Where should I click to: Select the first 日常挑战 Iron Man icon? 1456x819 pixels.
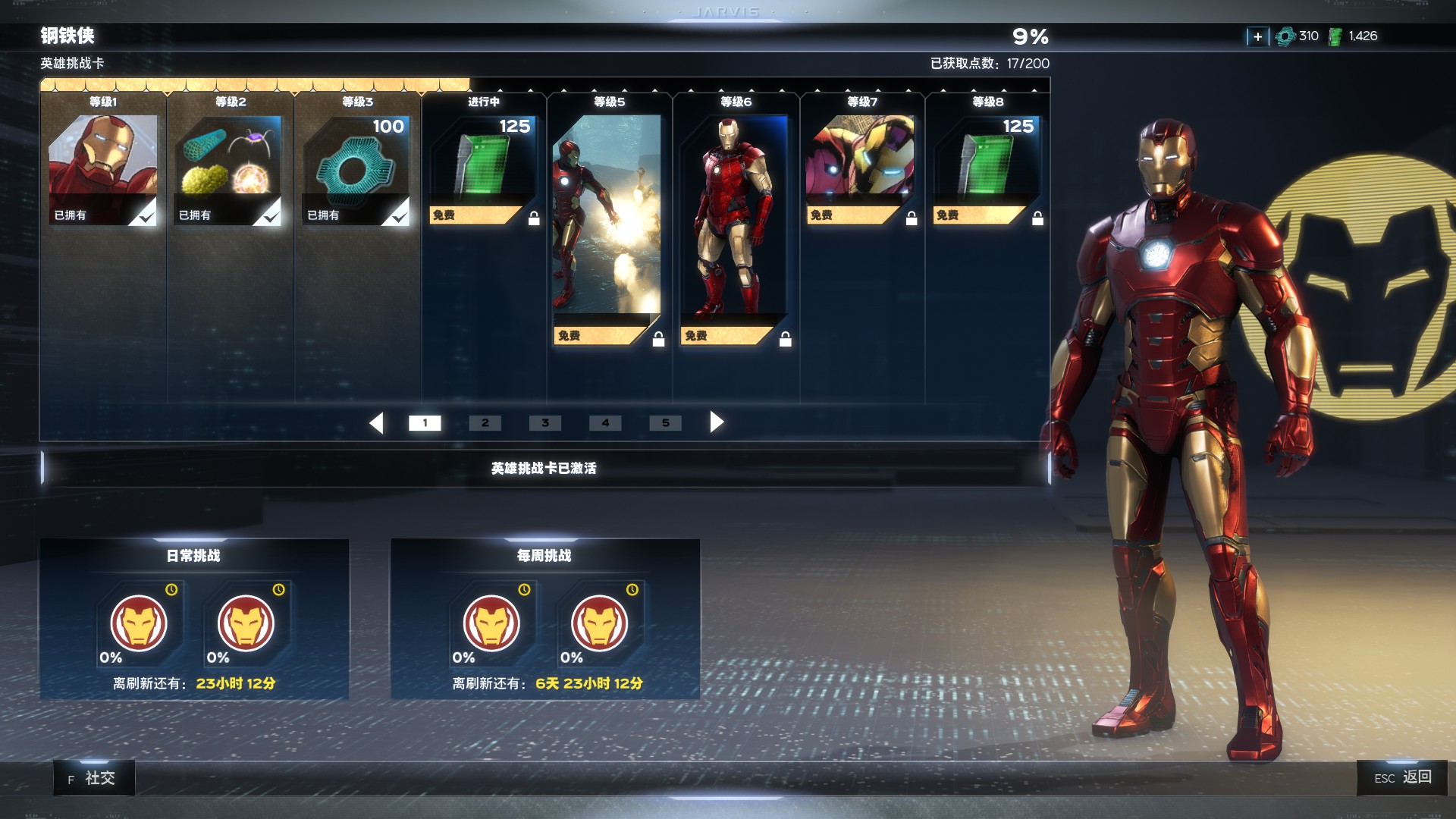(139, 623)
